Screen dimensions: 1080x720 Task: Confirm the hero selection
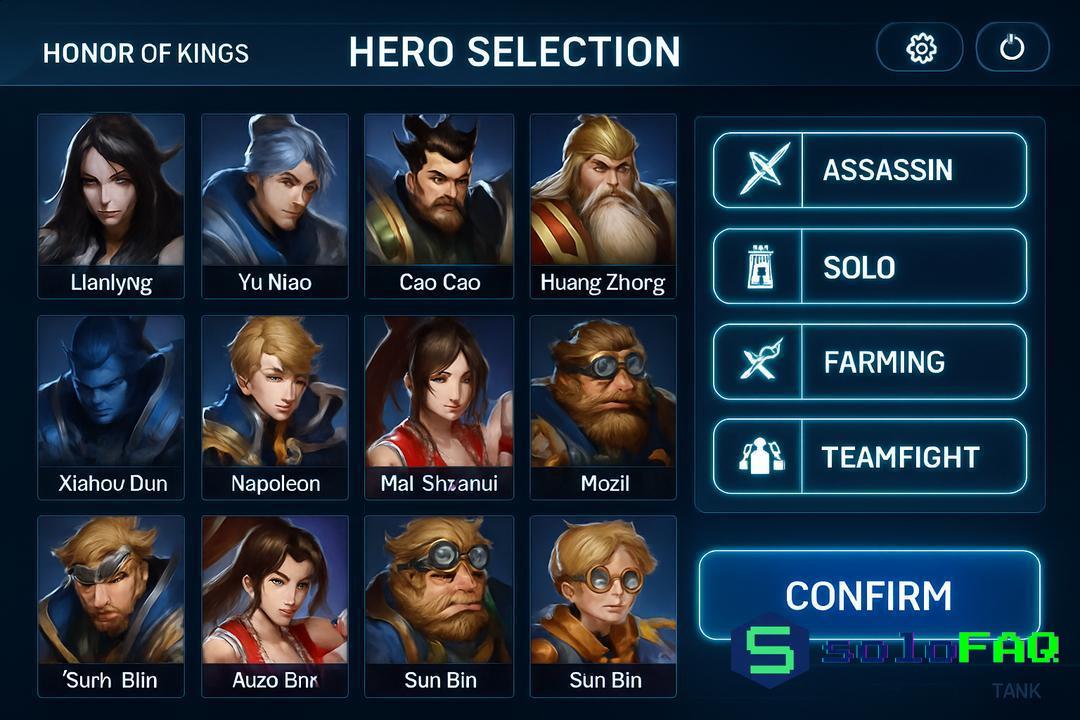point(869,595)
